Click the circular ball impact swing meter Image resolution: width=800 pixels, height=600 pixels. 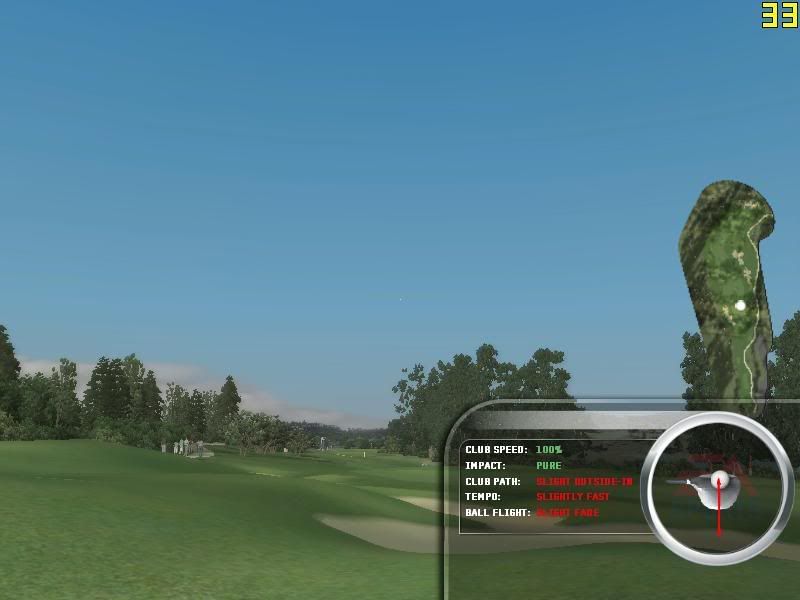717,486
